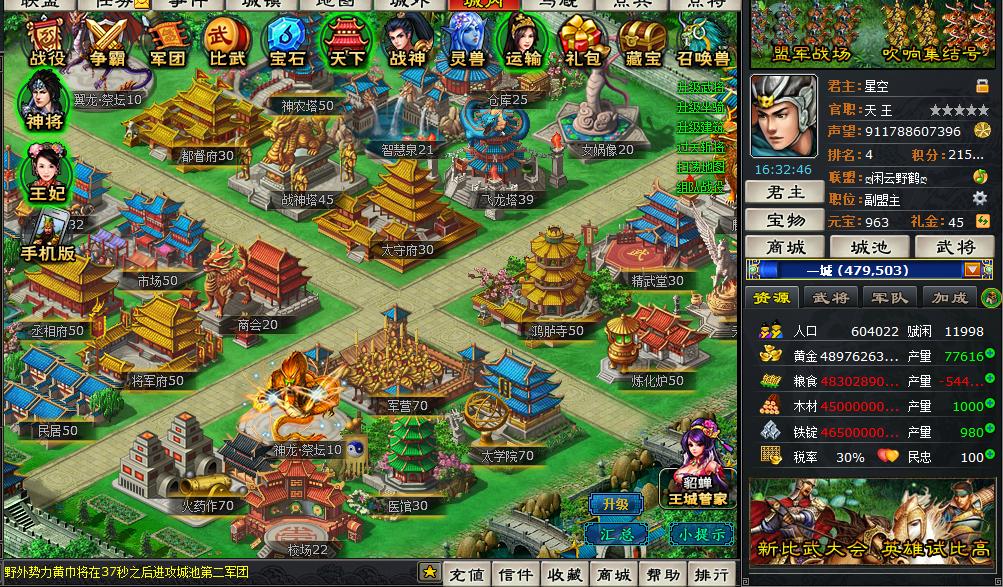Open the 藏宝 treasure chest icon
The height and width of the screenshot is (587, 1003).
click(x=641, y=42)
